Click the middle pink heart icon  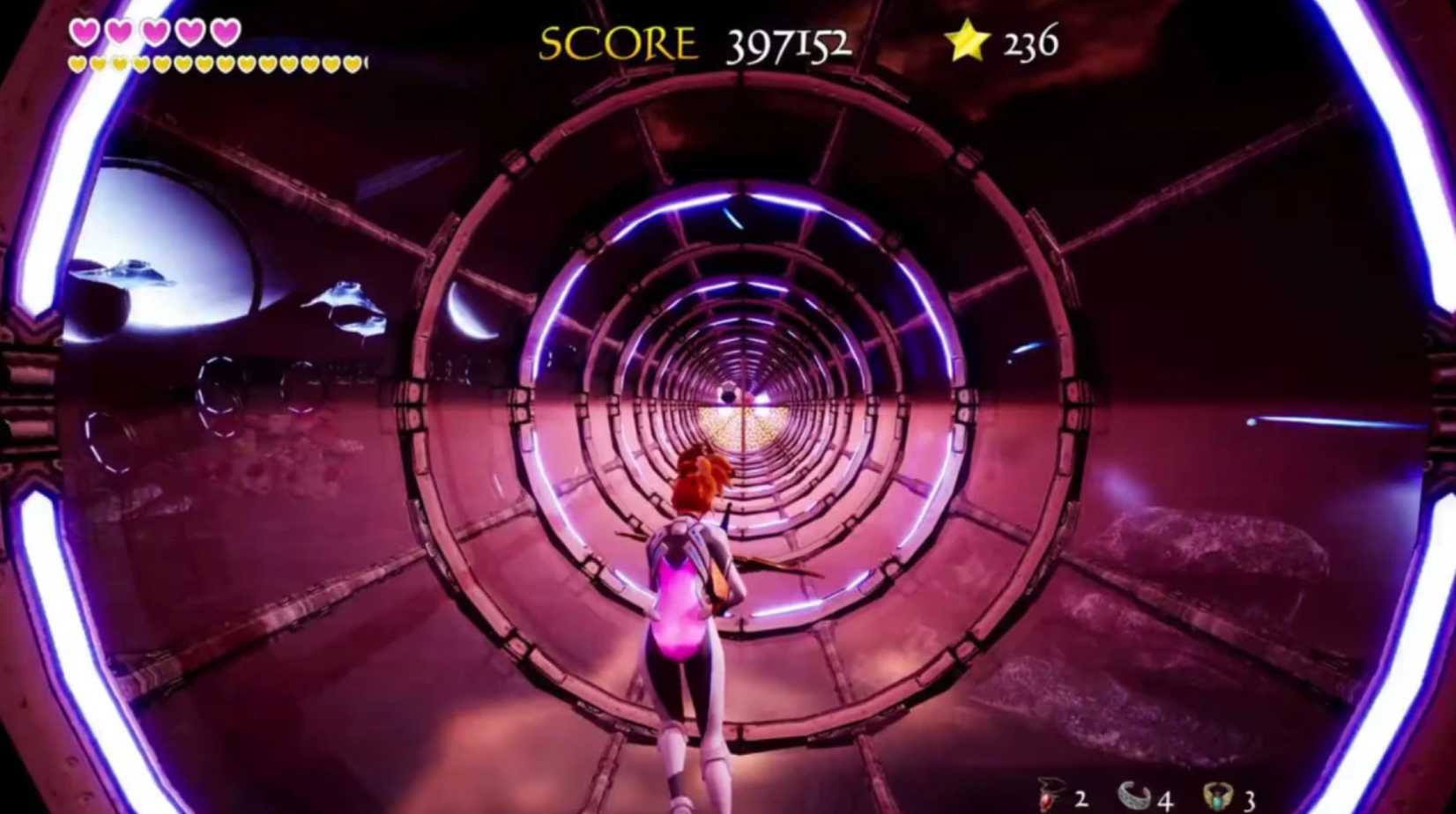(156, 31)
